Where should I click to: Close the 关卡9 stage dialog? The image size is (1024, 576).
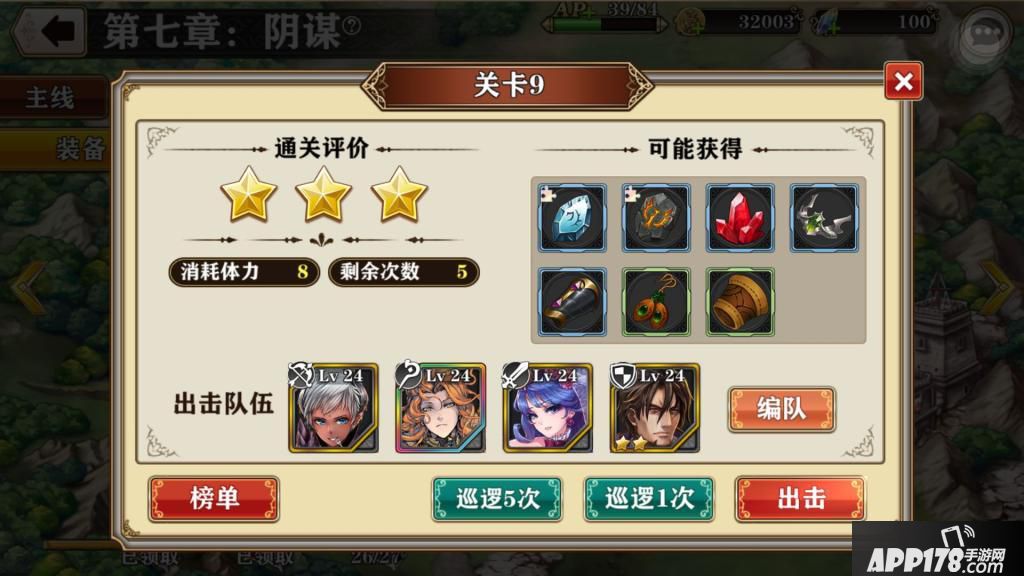point(903,82)
